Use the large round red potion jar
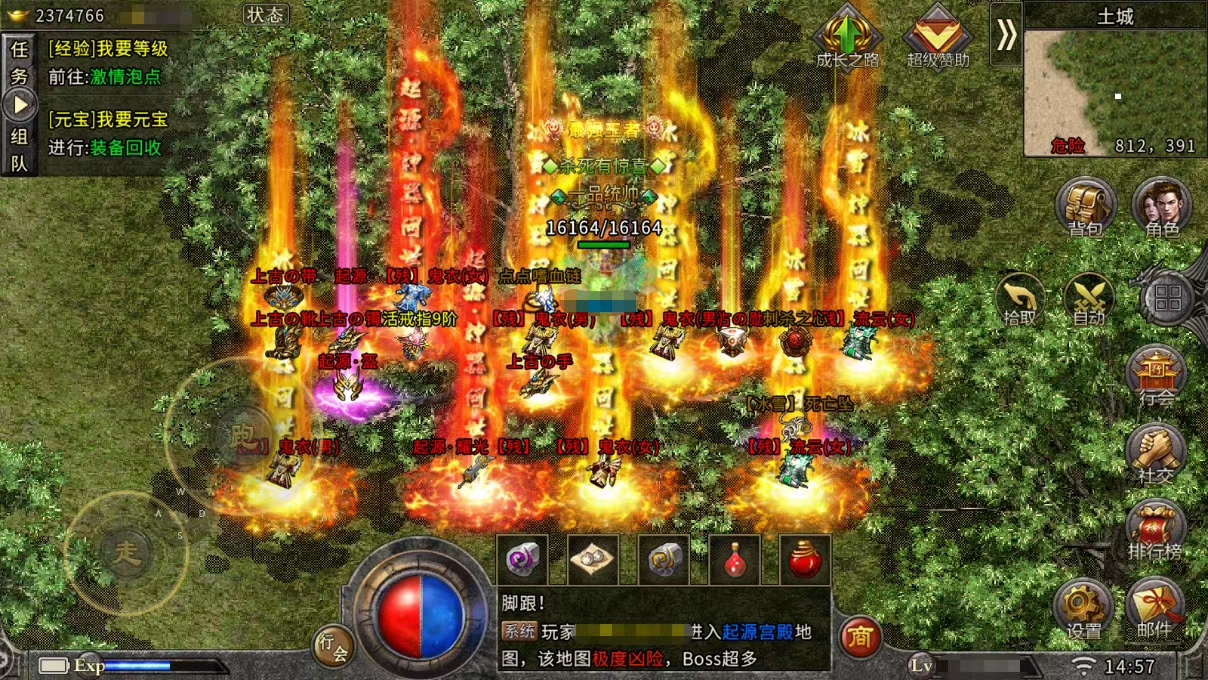1208x680 pixels. tap(806, 560)
